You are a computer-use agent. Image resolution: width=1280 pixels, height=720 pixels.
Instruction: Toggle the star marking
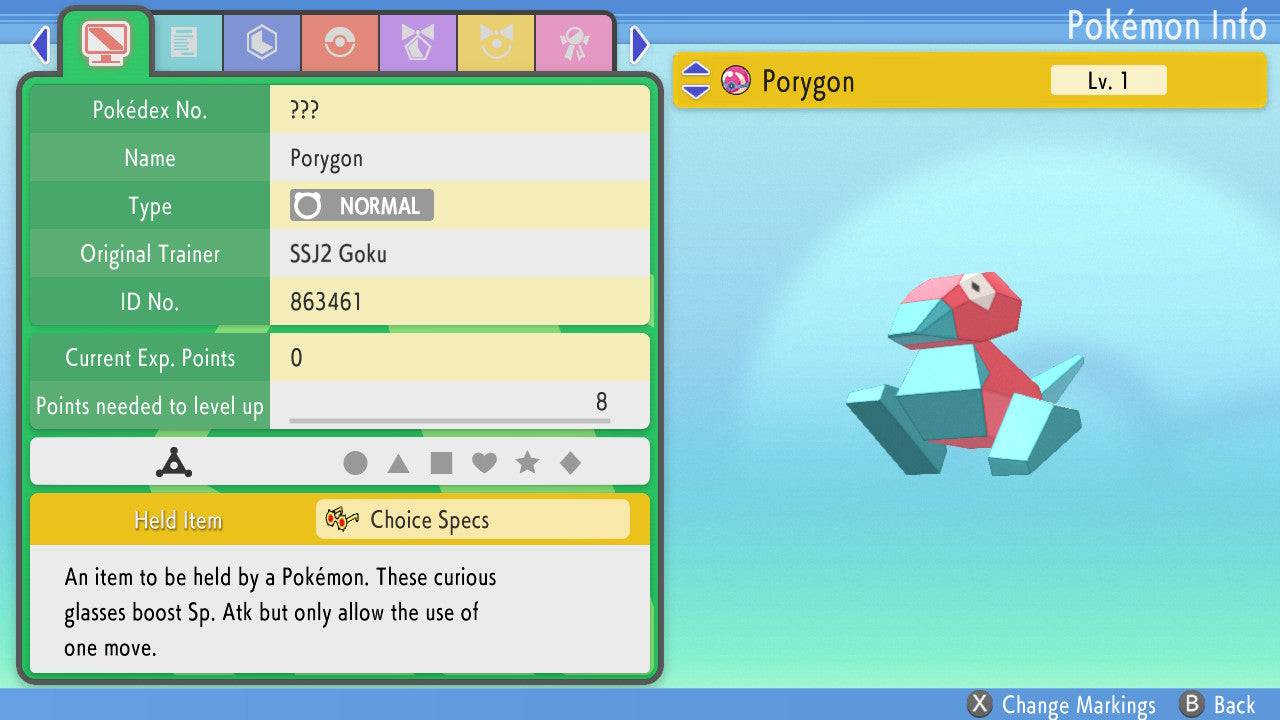[527, 463]
